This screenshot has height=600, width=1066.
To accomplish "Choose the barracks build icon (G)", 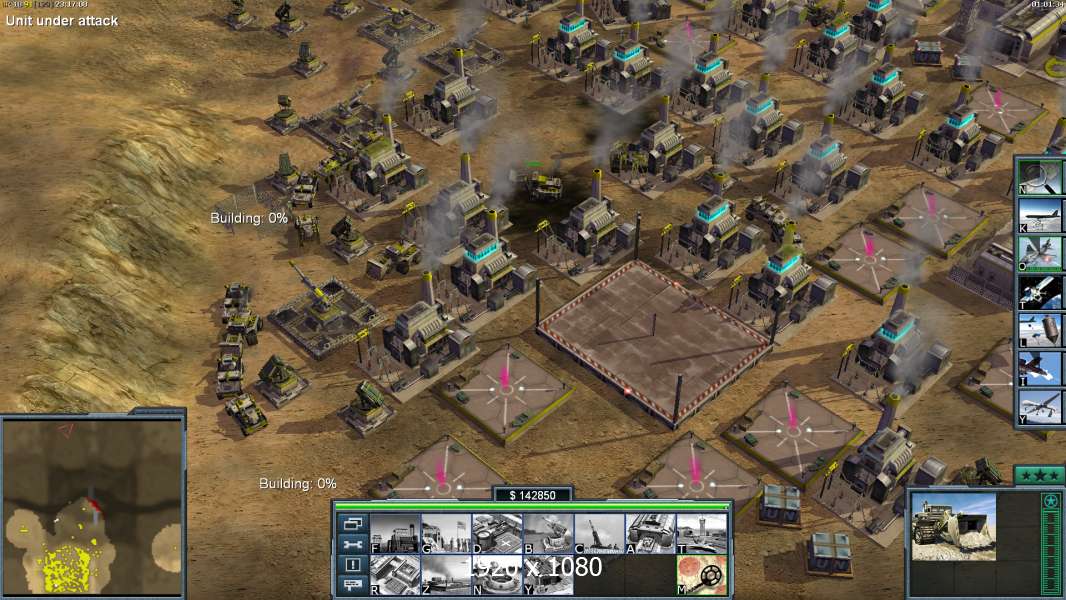I will pyautogui.click(x=446, y=533).
